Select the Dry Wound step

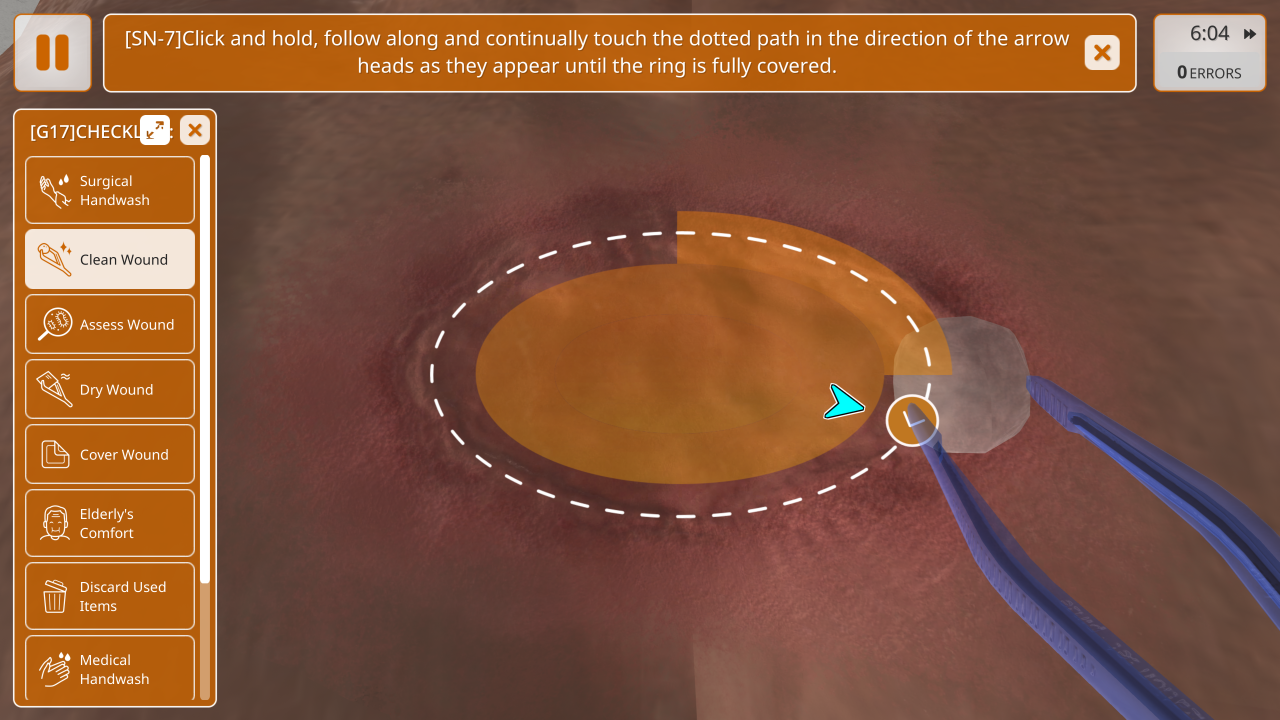pos(110,389)
